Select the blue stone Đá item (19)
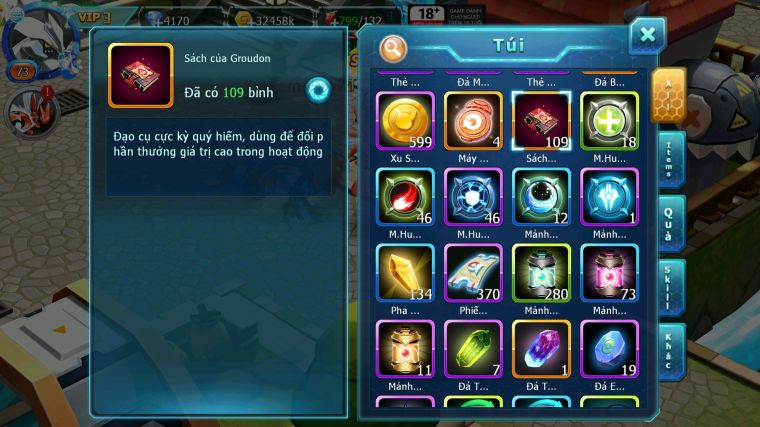The image size is (760, 427). (x=609, y=348)
